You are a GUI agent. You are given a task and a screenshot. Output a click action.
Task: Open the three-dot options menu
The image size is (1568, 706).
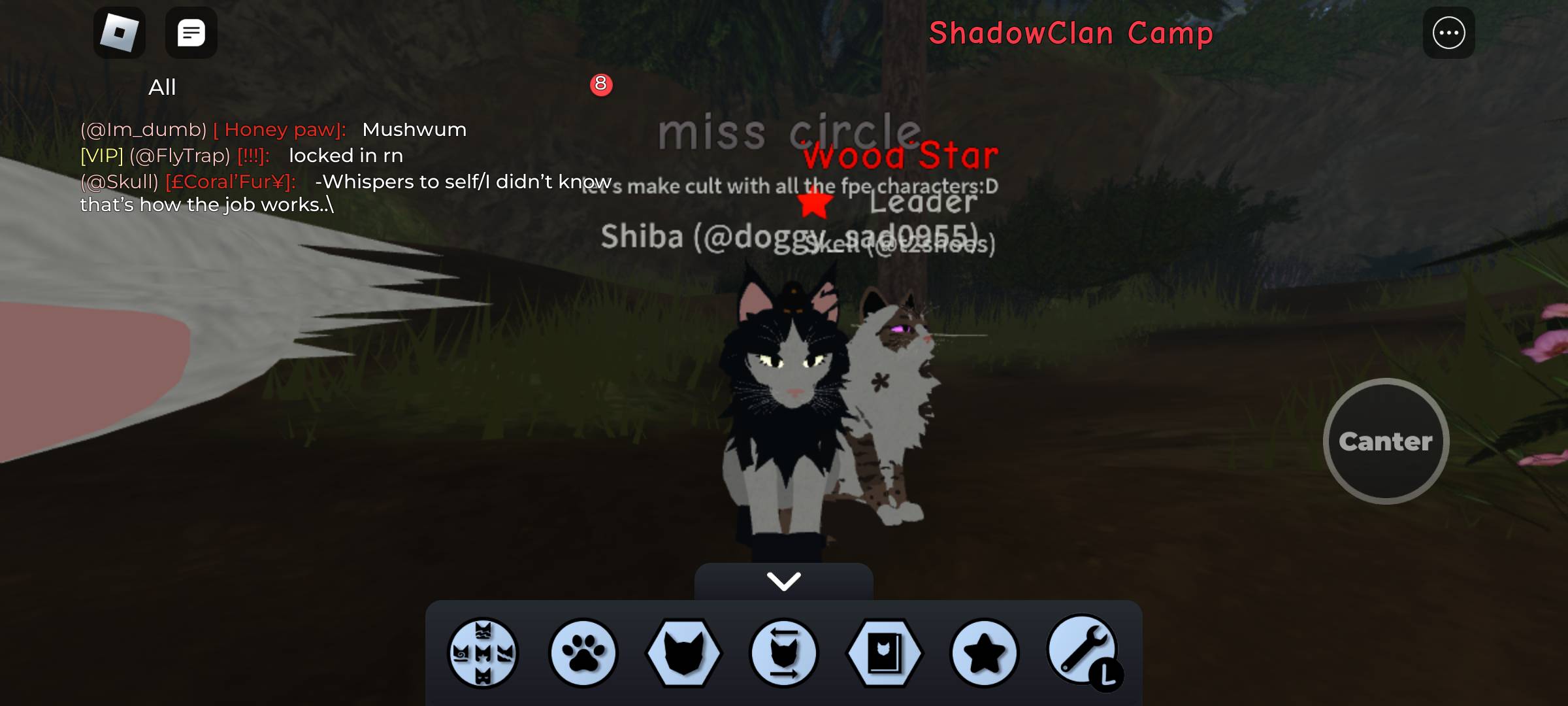pyautogui.click(x=1448, y=33)
